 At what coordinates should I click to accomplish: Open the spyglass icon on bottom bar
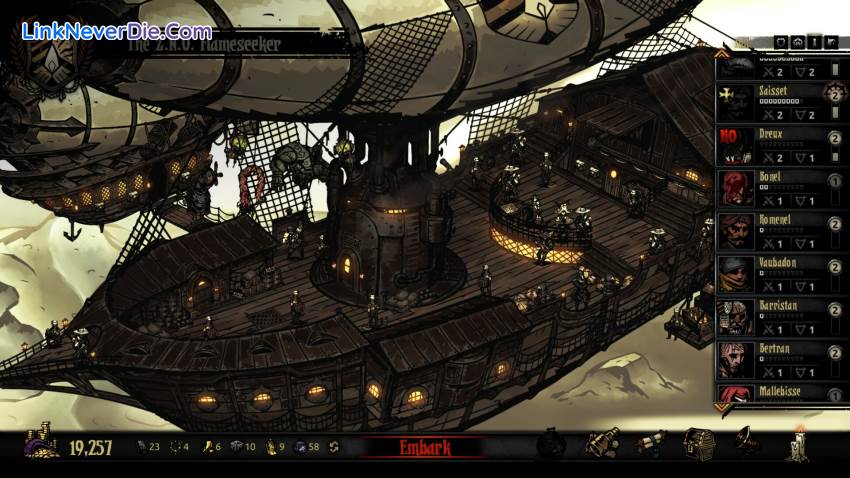(602, 442)
